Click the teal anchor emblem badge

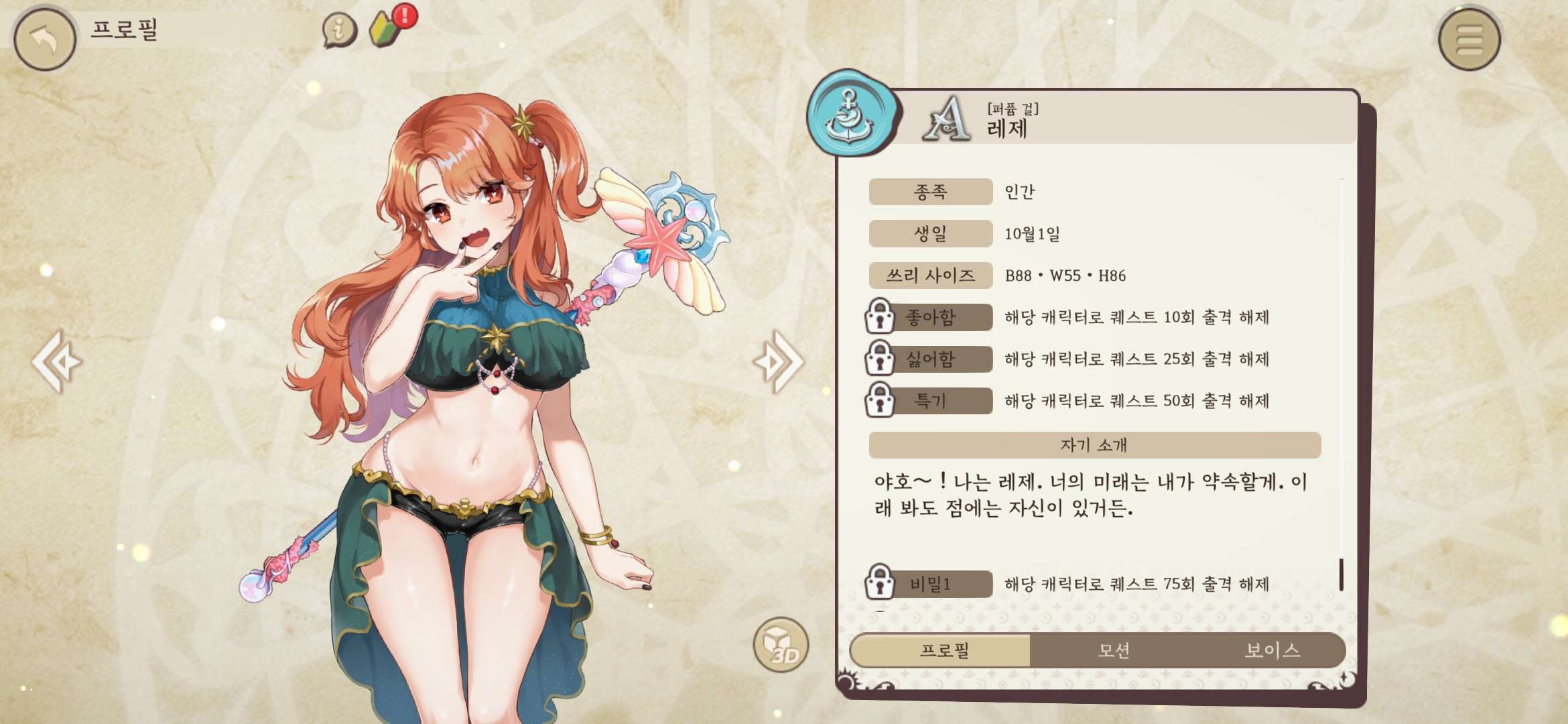[x=850, y=114]
